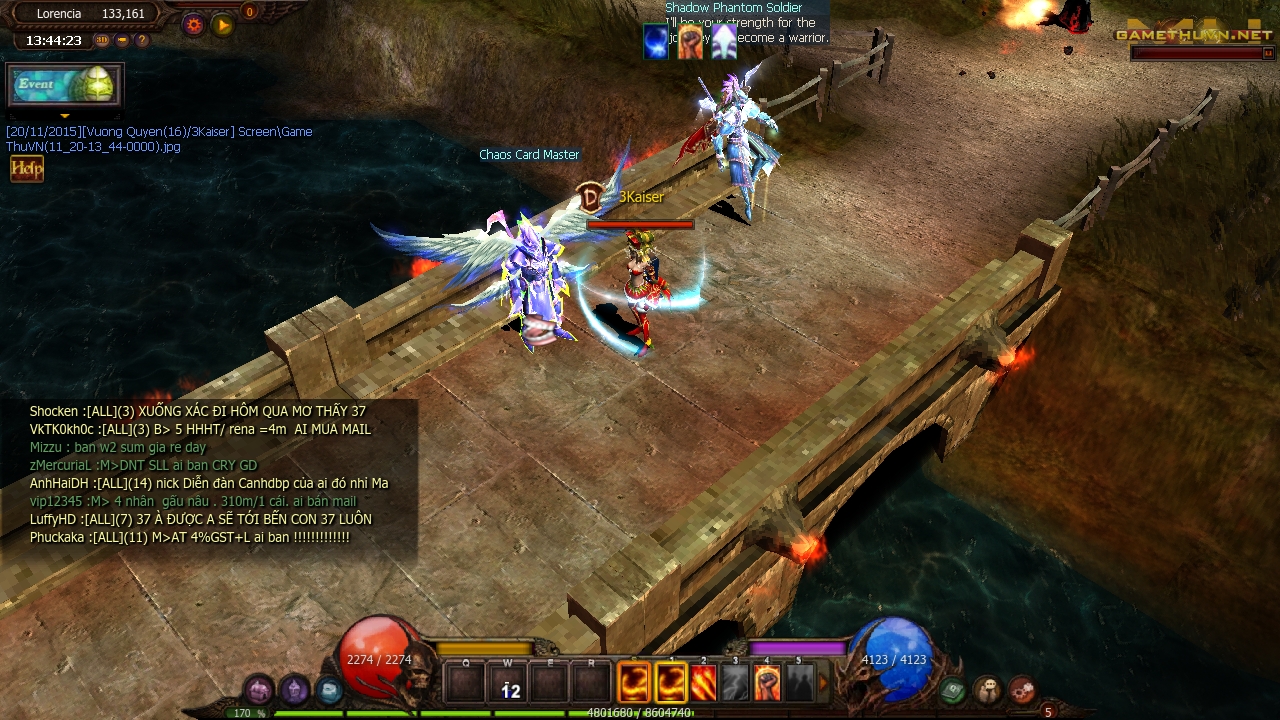This screenshot has height=720, width=1280.
Task: Open the gears options icon at bottom right
Action: [1024, 690]
